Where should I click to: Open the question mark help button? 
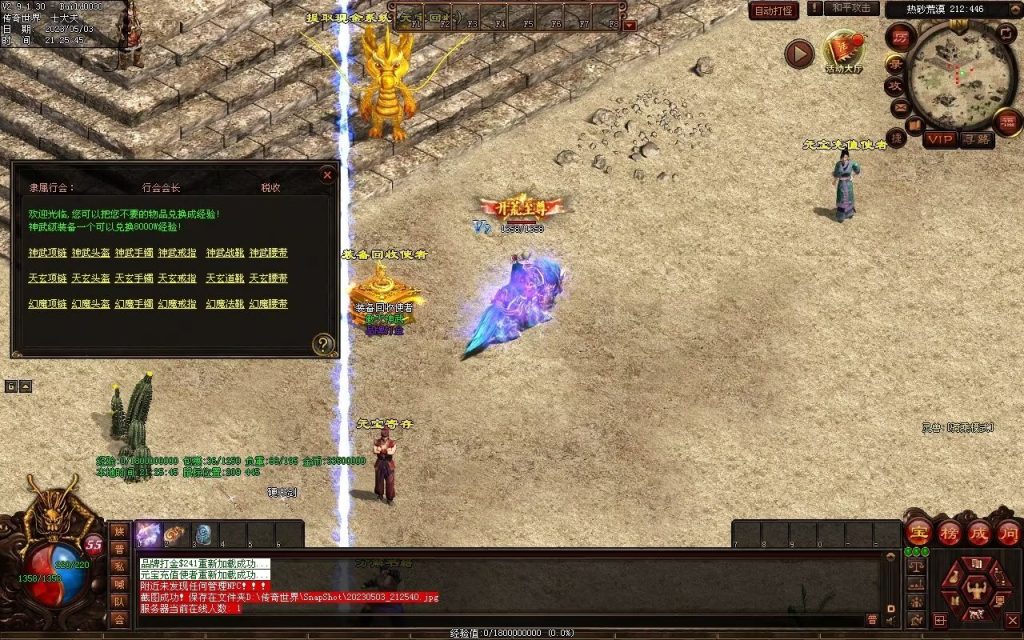323,345
